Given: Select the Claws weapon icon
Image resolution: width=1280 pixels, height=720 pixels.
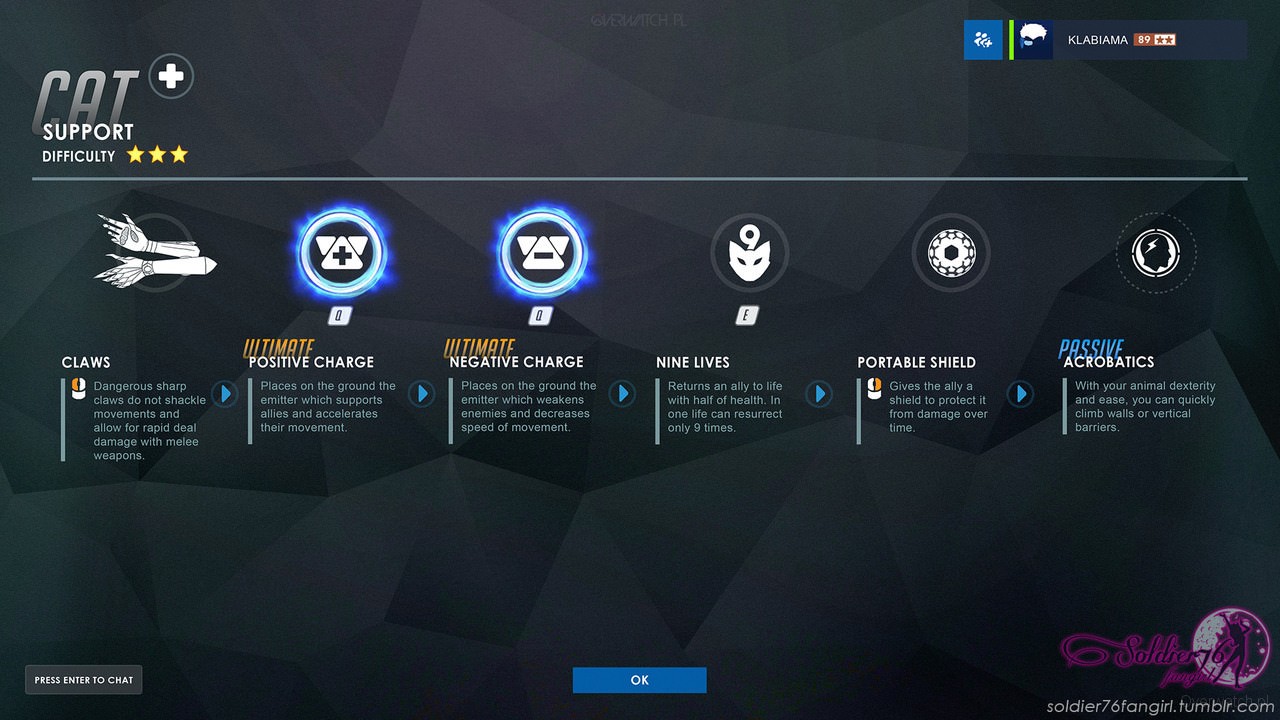Looking at the screenshot, I should pos(153,251).
